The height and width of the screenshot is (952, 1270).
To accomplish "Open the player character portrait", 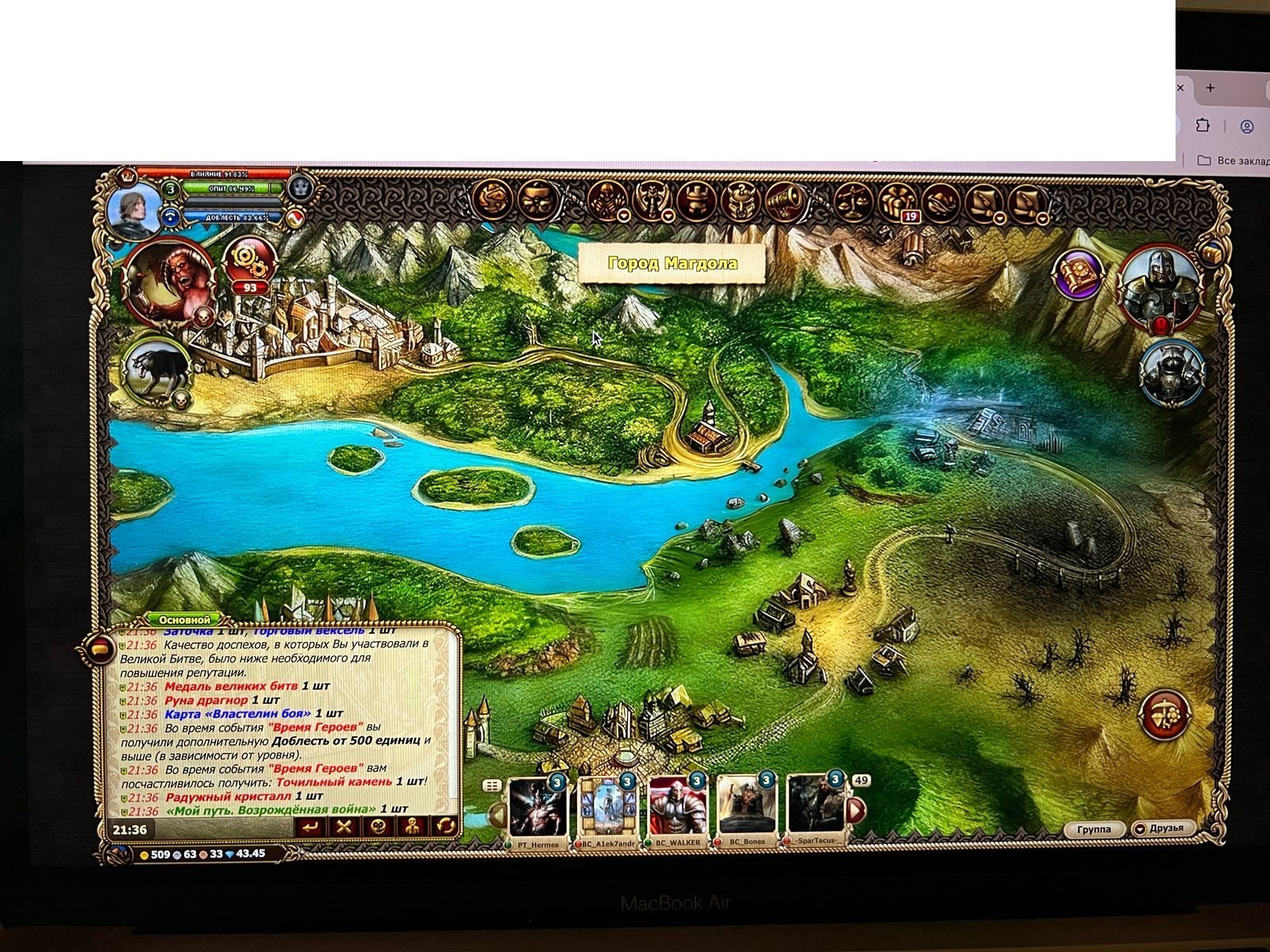I will [x=133, y=209].
